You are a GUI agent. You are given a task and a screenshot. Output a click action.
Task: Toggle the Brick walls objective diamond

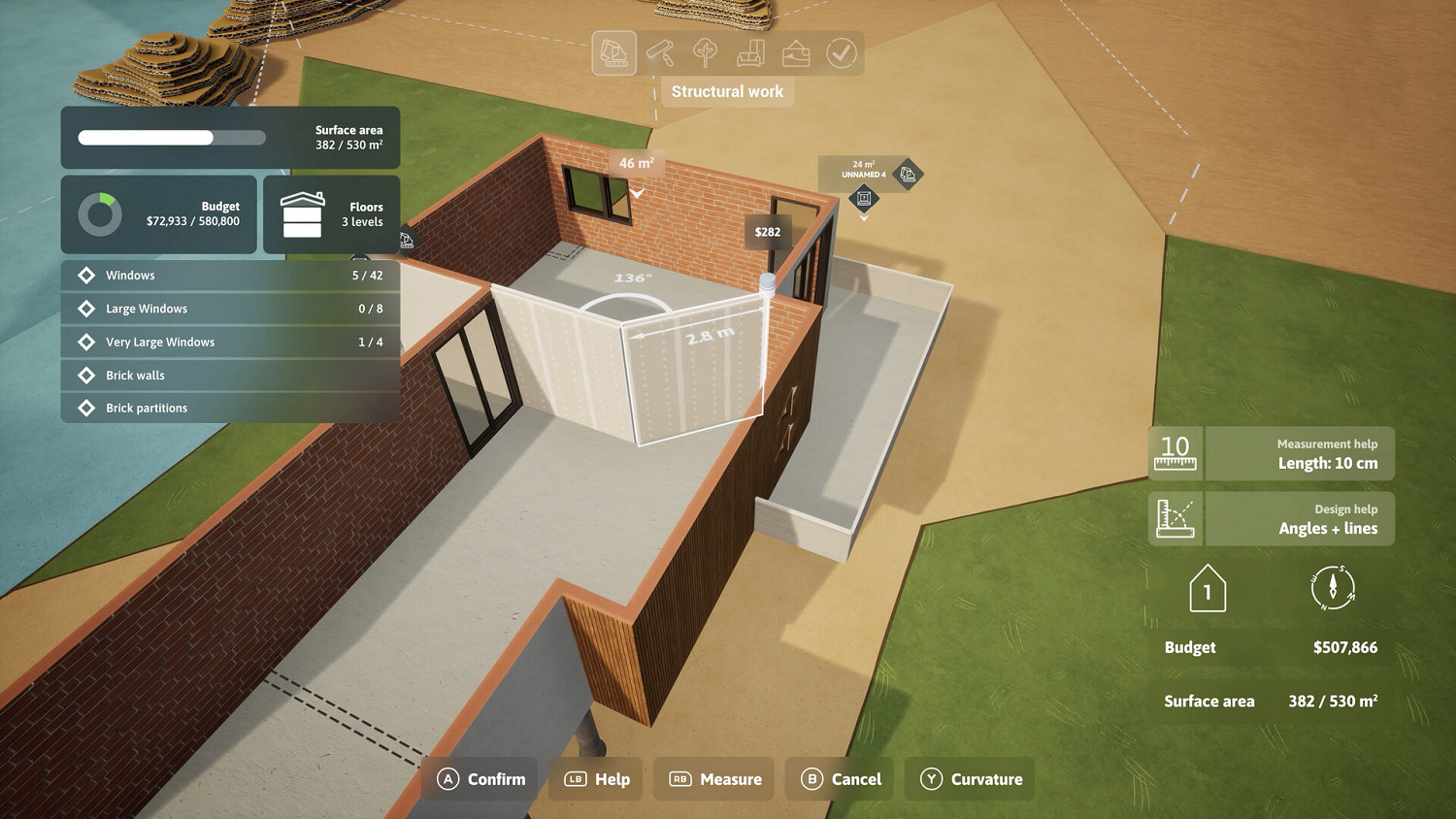85,376
